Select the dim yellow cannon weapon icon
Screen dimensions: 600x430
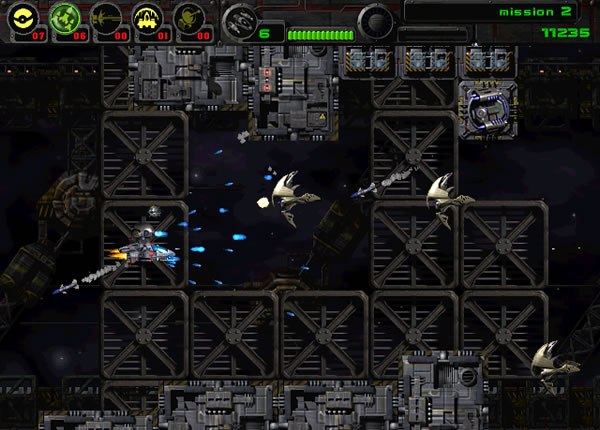[106, 17]
